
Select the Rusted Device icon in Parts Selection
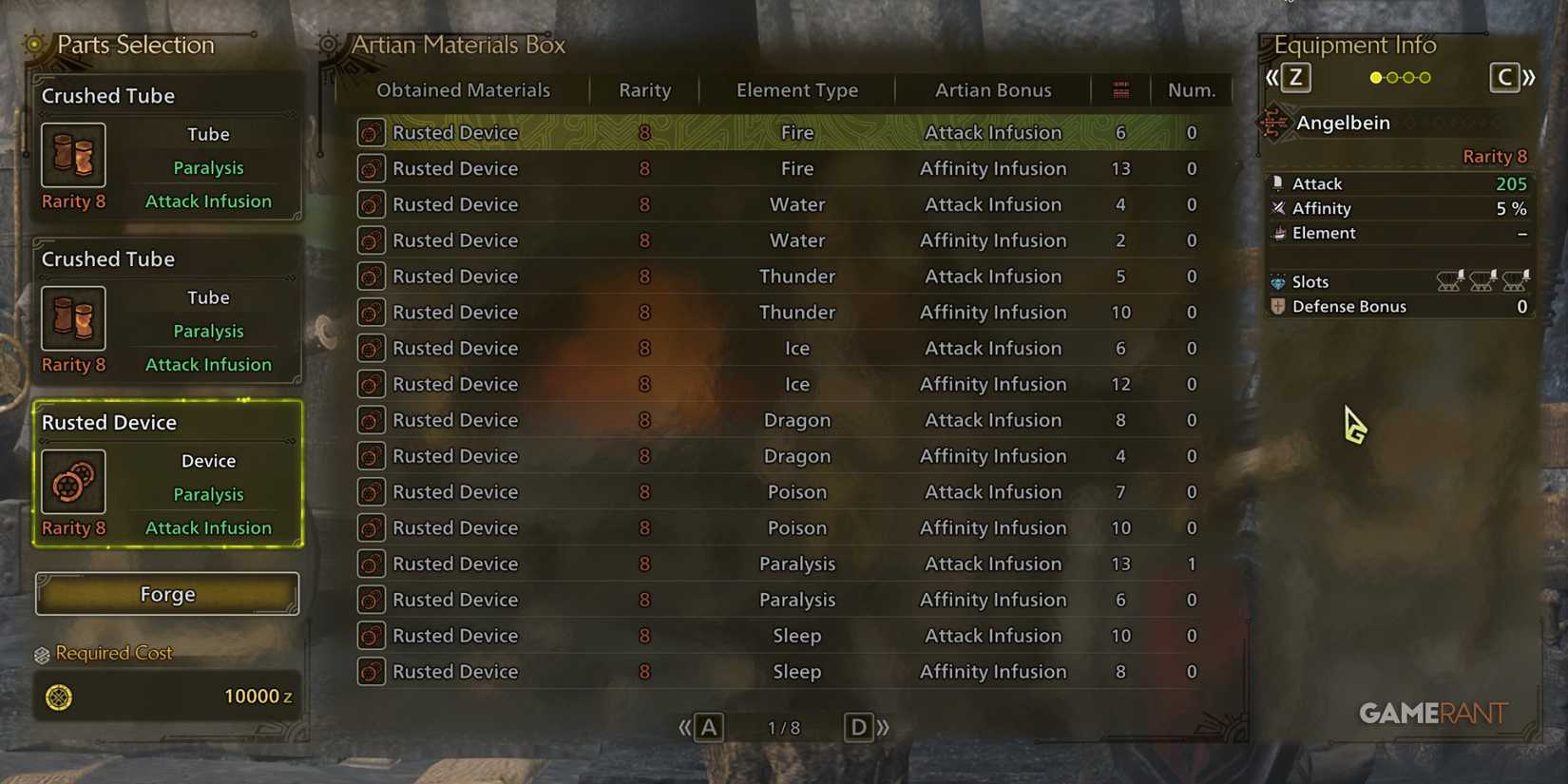point(73,482)
